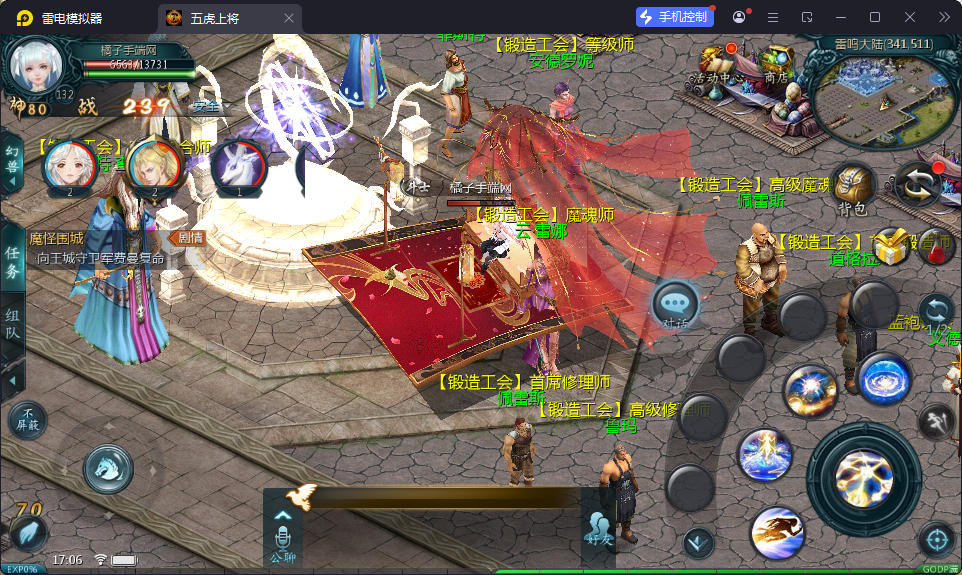Viewport: 962px width, 575px height.
Task: Use the red health potion
Action: pyautogui.click(x=936, y=250)
